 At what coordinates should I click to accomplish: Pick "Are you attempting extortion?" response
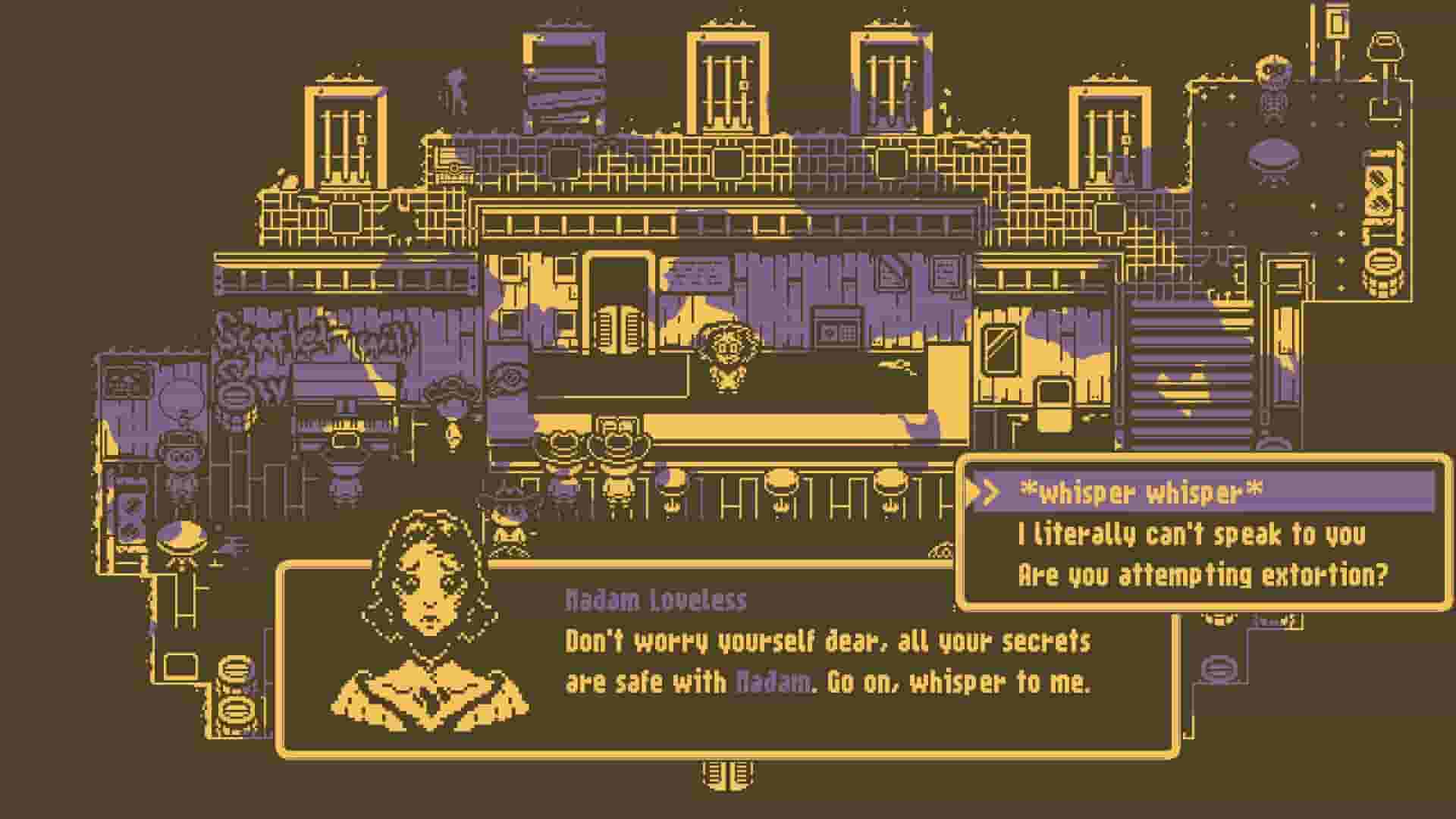(1202, 576)
